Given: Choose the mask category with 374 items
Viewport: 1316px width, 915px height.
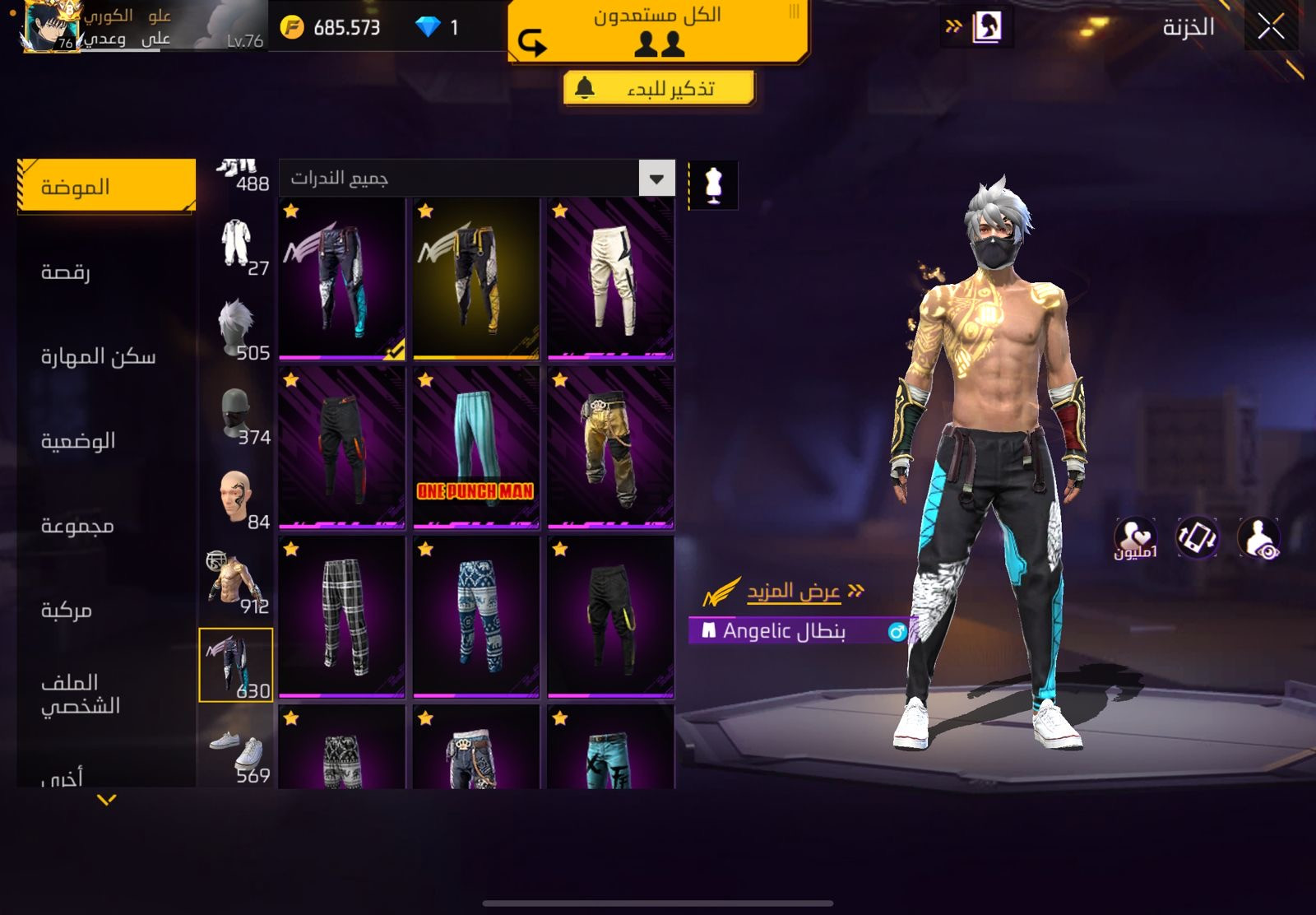Looking at the screenshot, I should coord(237,415).
